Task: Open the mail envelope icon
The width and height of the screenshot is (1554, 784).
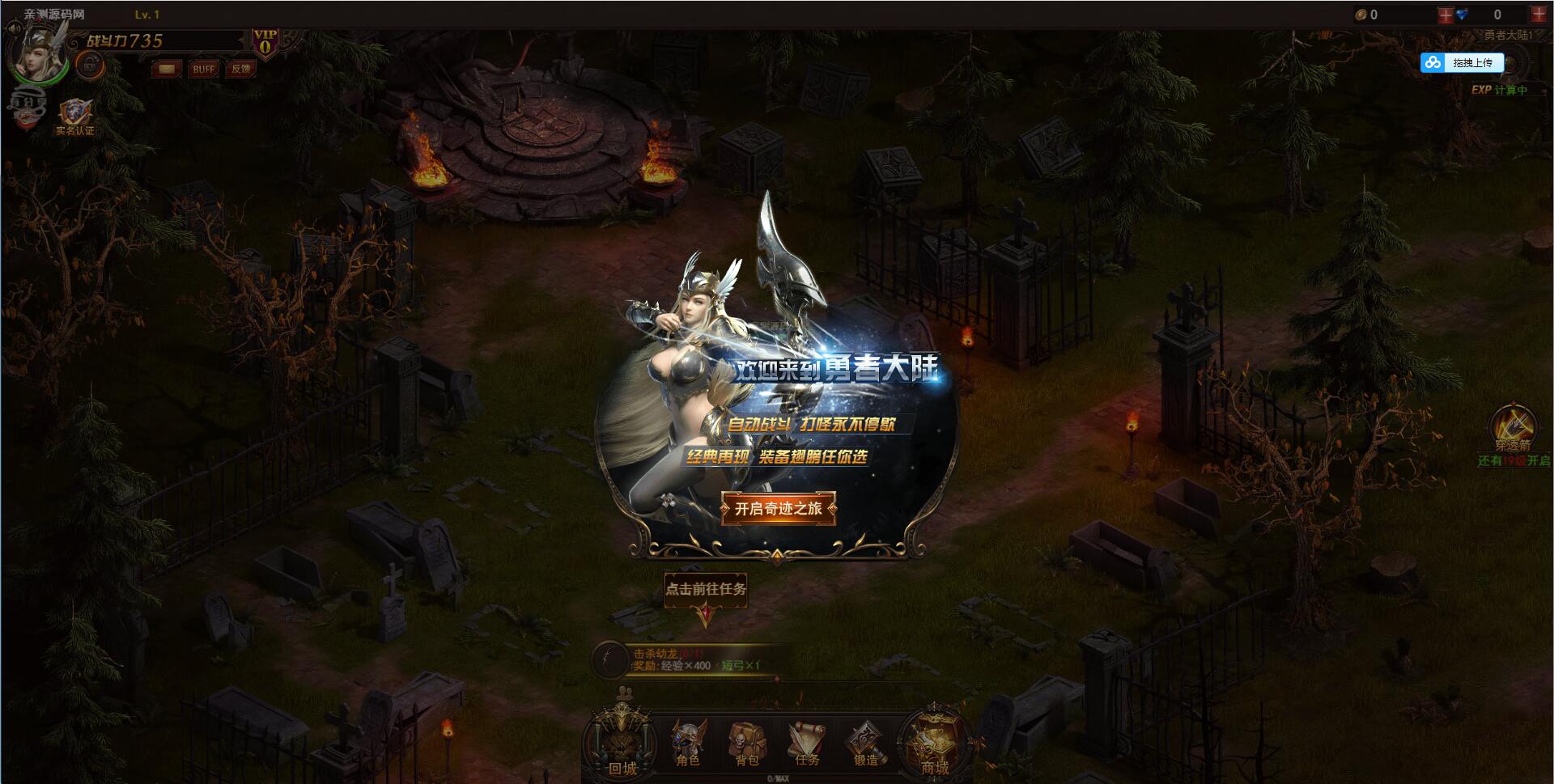Action: click(166, 69)
